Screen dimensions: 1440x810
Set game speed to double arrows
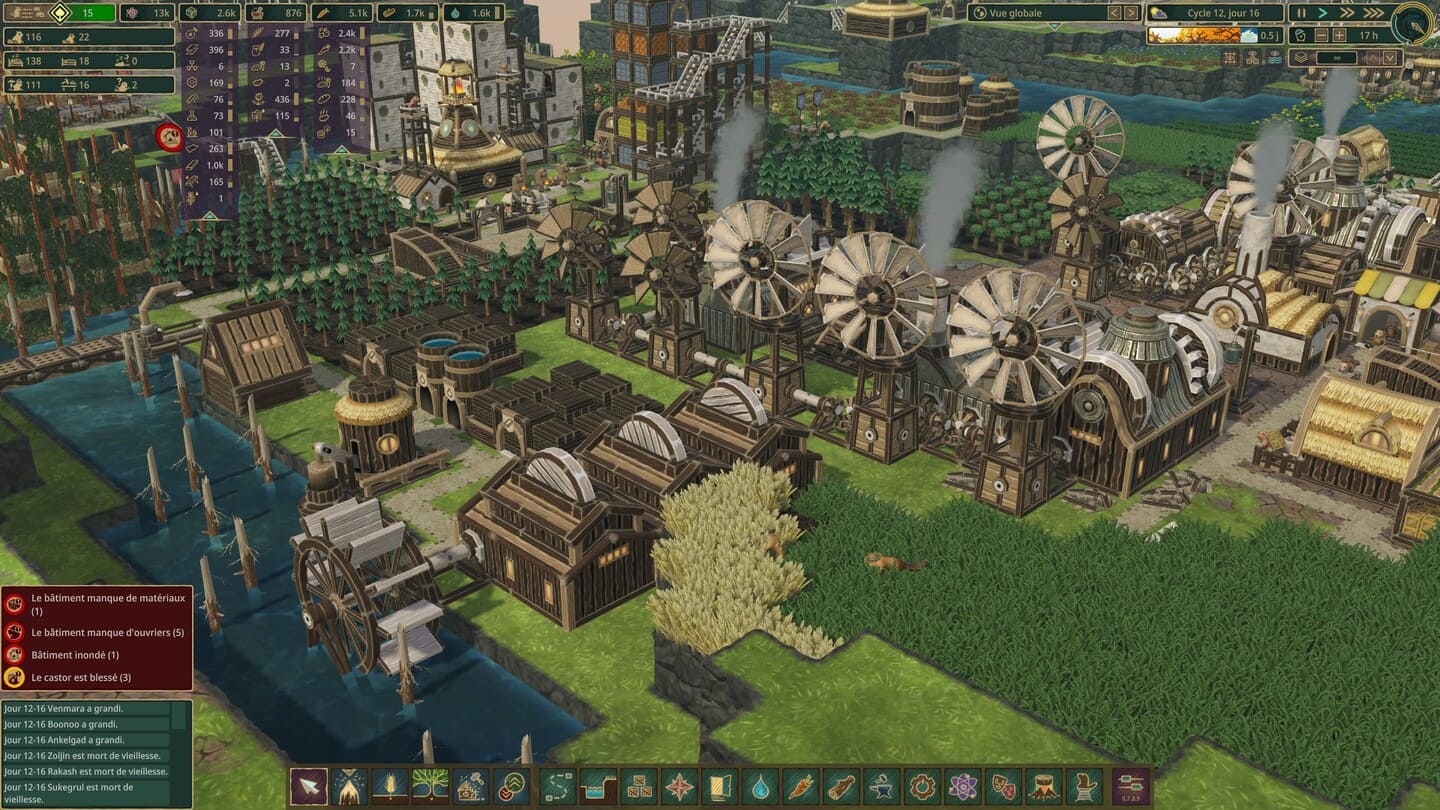pos(1346,13)
